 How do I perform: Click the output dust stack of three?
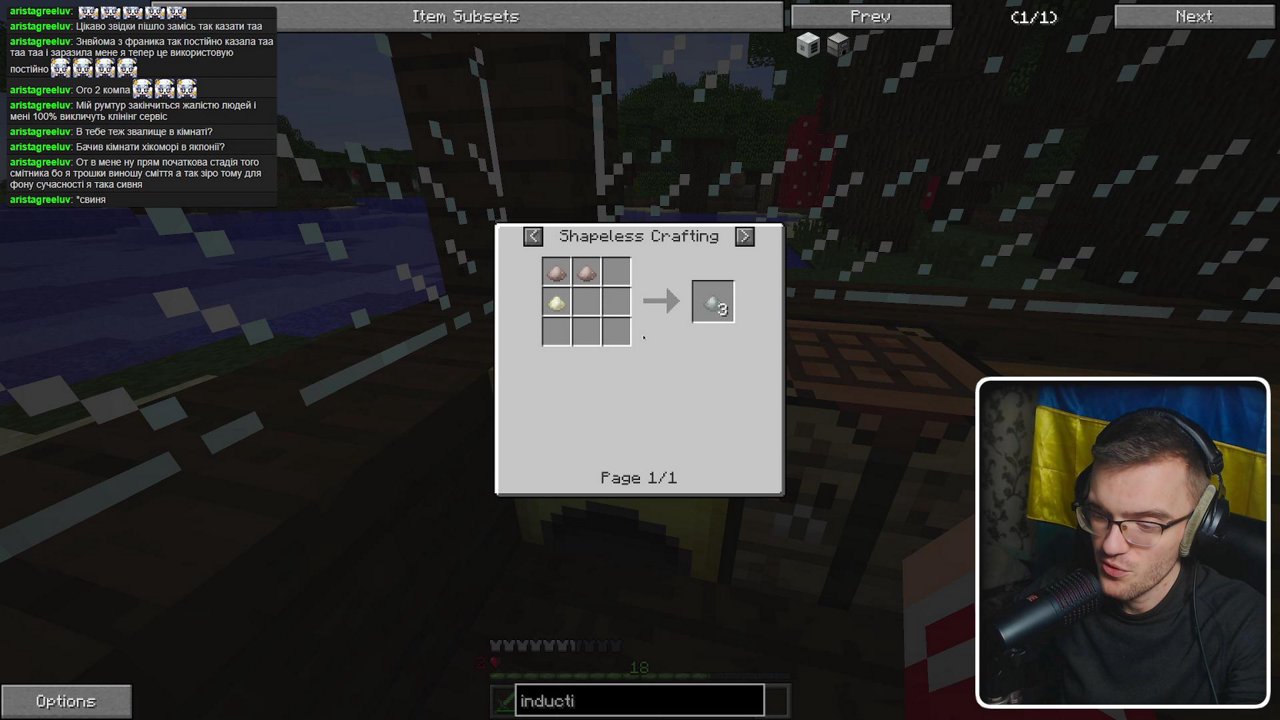pyautogui.click(x=712, y=302)
